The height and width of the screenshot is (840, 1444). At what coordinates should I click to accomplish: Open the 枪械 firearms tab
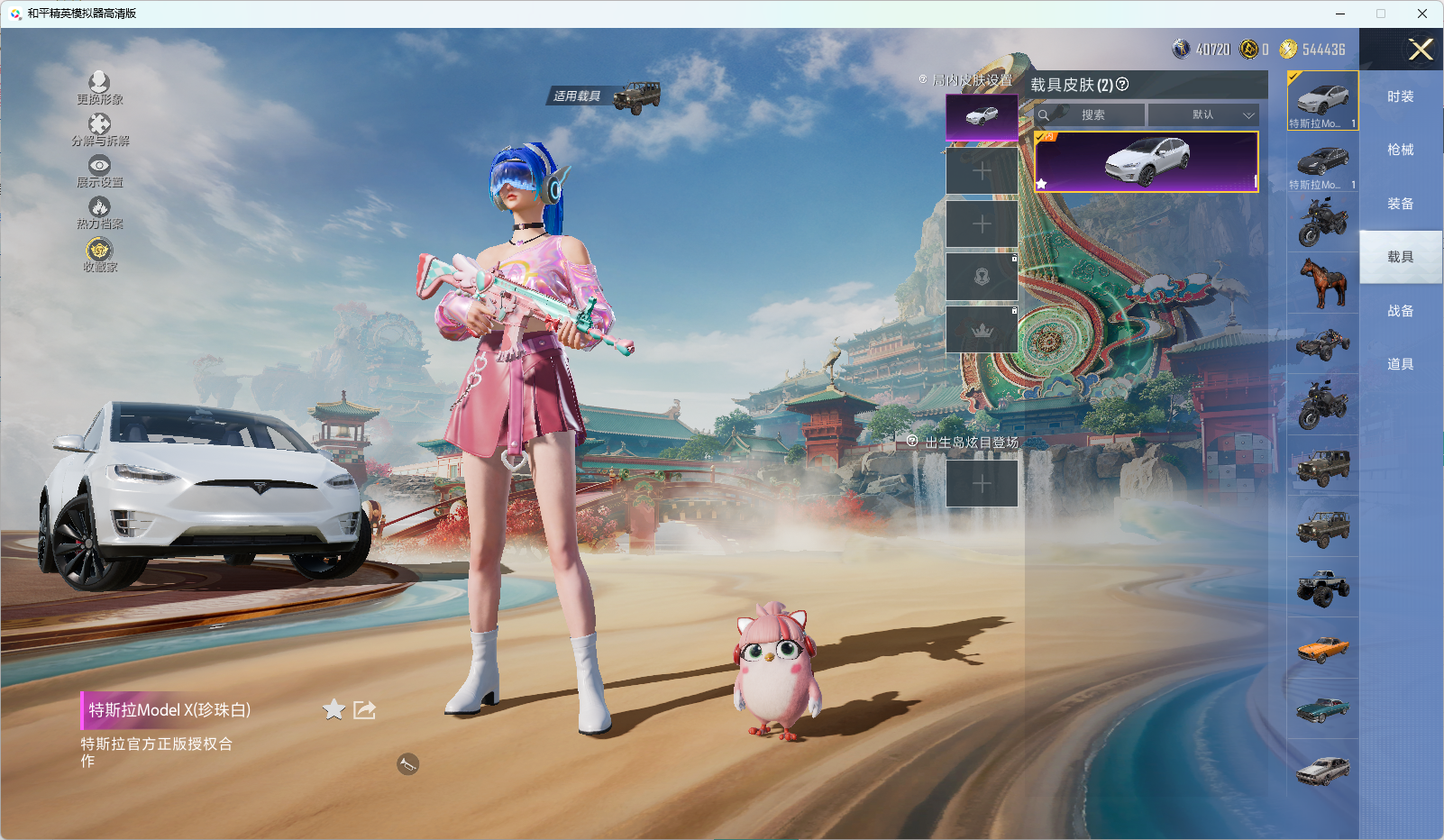point(1400,150)
